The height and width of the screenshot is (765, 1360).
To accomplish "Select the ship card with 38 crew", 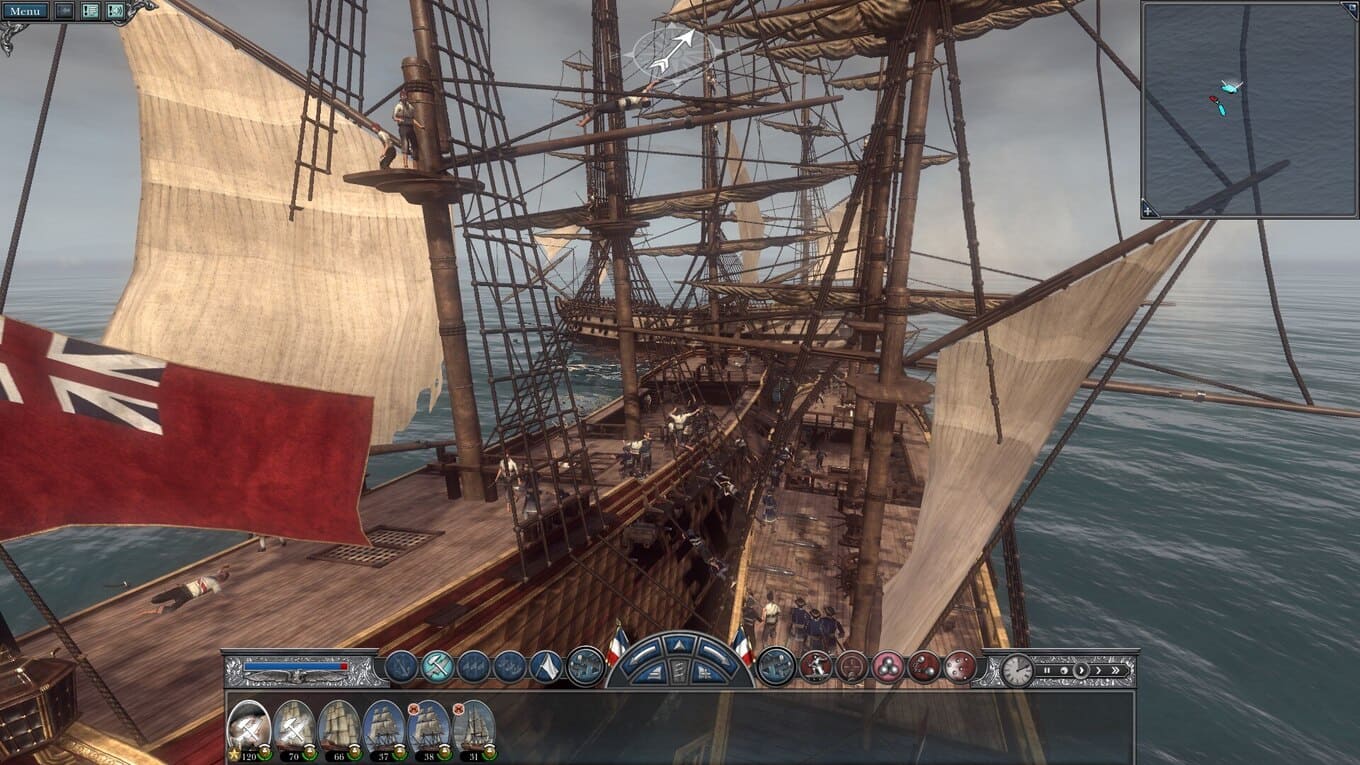I will 429,727.
